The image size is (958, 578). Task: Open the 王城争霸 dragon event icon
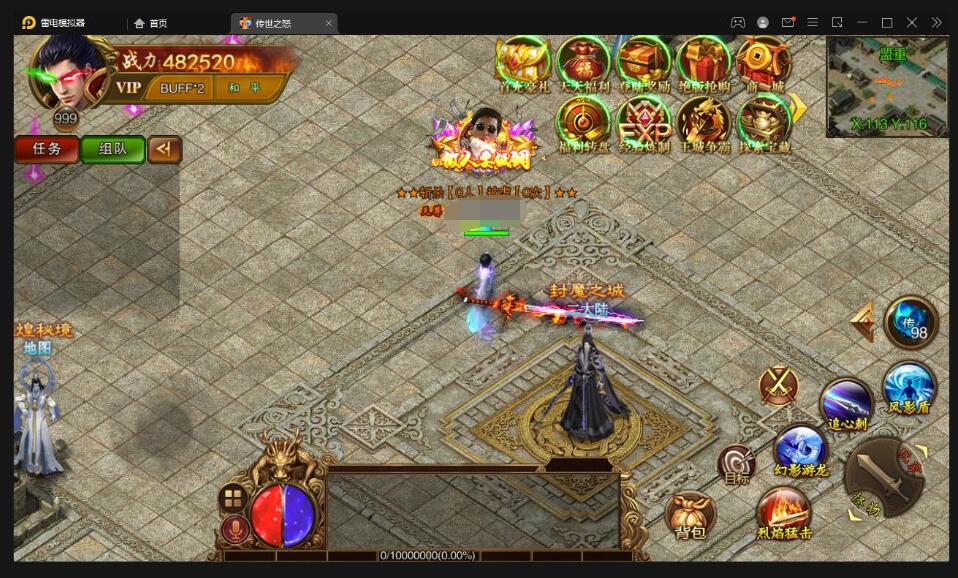pyautogui.click(x=704, y=124)
